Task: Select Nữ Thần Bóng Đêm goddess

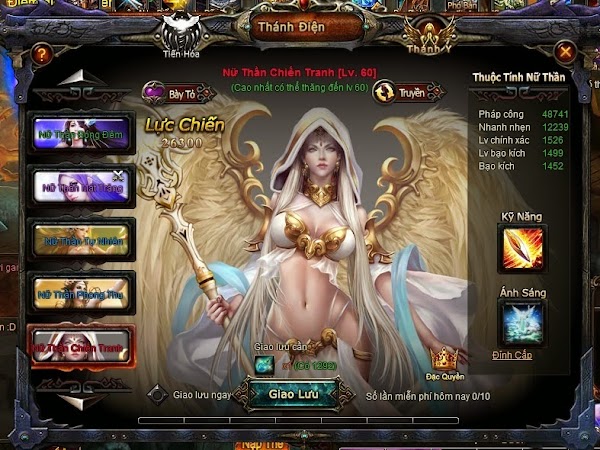Action: click(x=84, y=135)
